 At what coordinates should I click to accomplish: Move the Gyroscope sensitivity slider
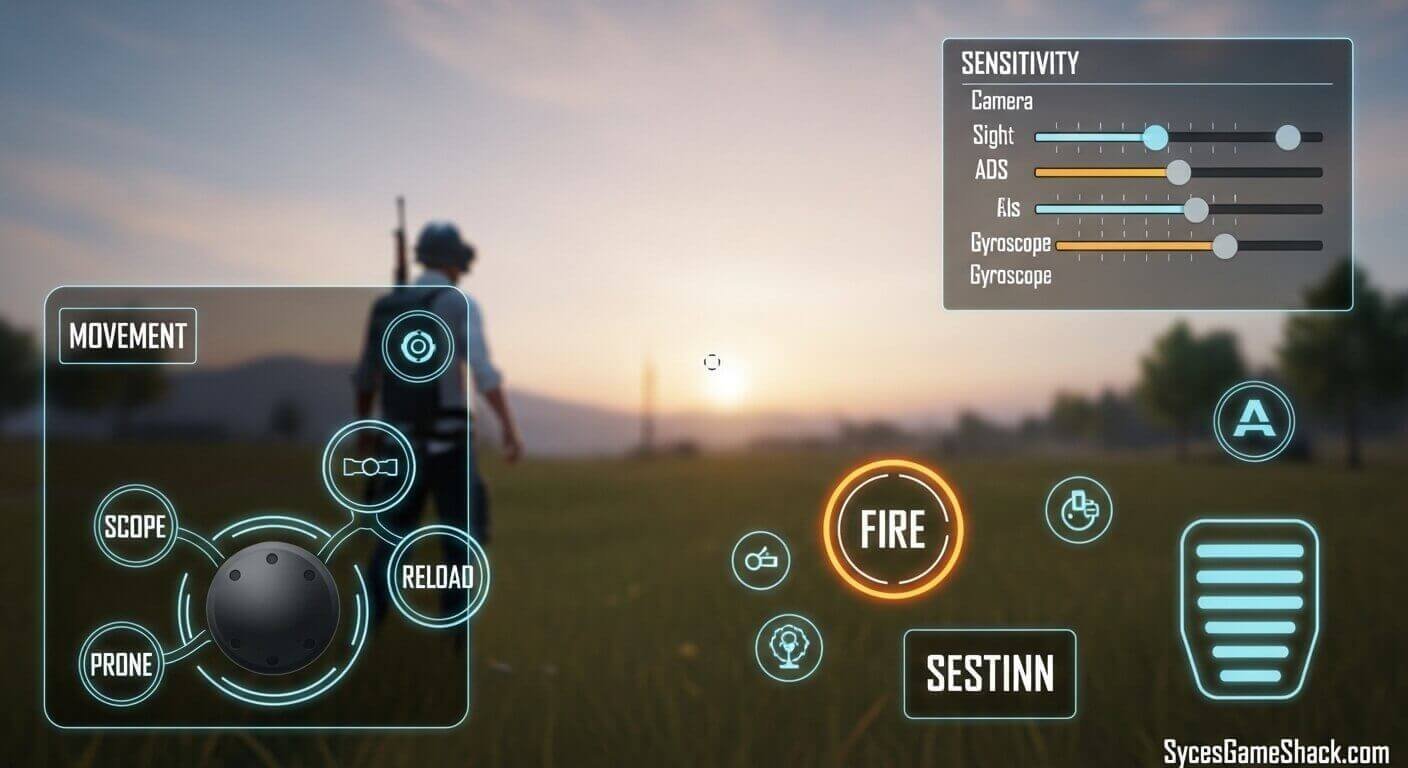[1224, 243]
